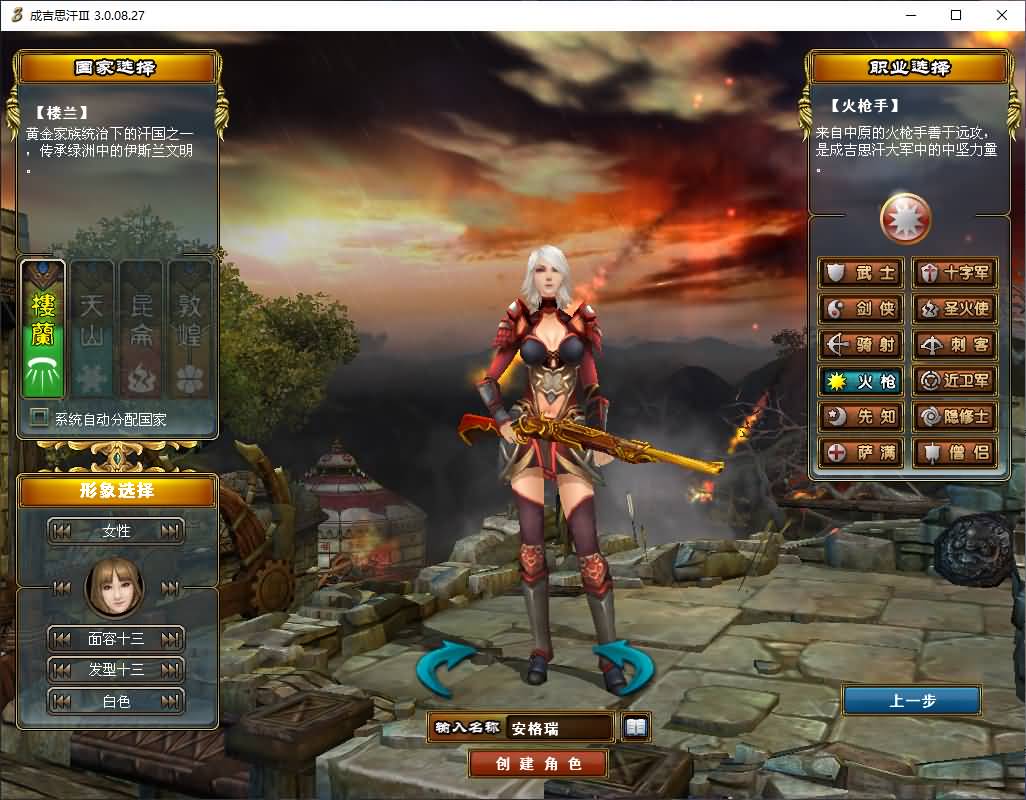Pick the 敦煌 nation banner
Screen dimensions: 1026x800
point(189,328)
